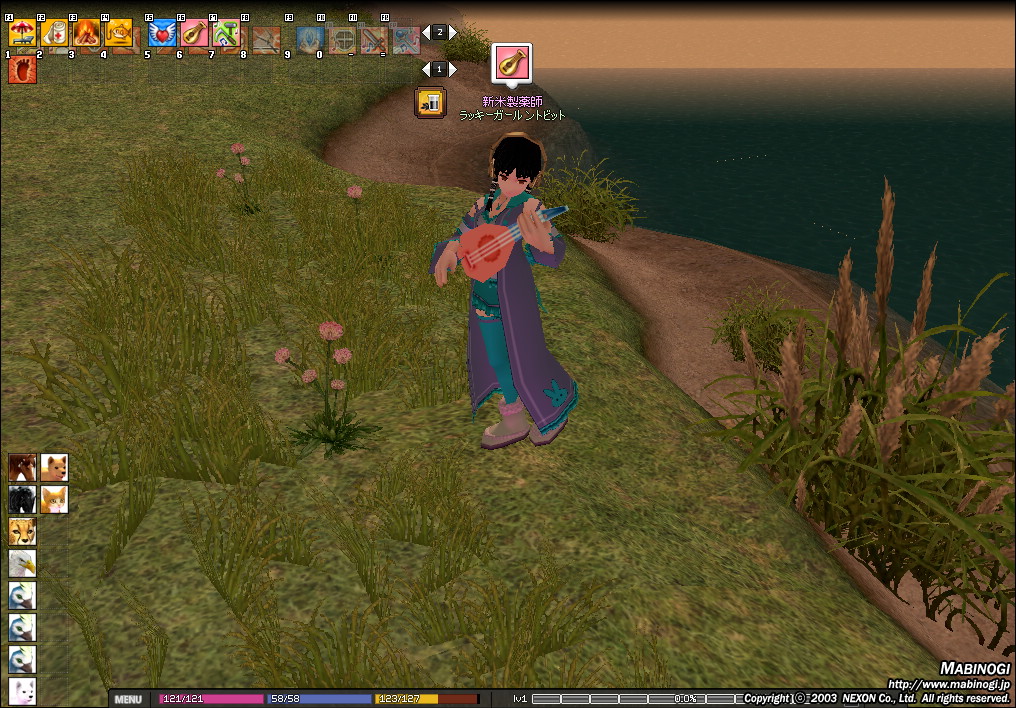Open the MENU button
The height and width of the screenshot is (708, 1016).
(127, 699)
